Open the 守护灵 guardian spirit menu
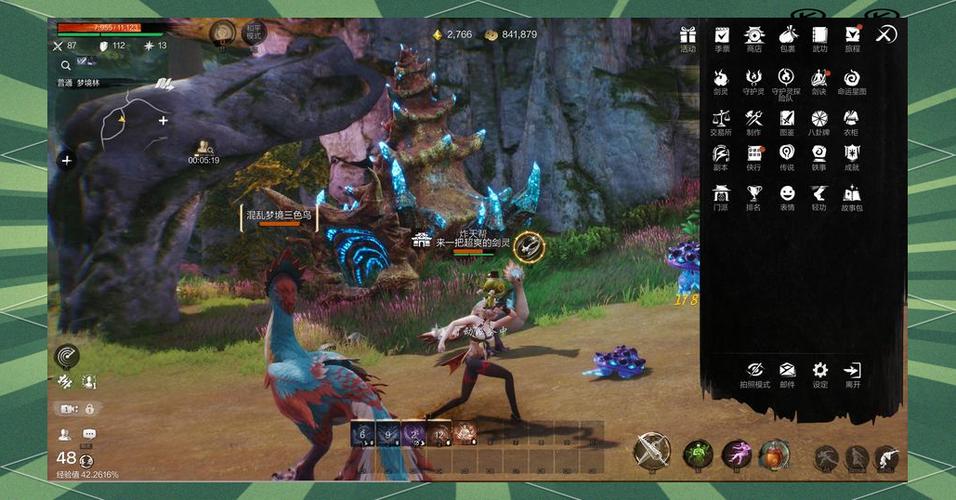This screenshot has width=956, height=500. [754, 78]
